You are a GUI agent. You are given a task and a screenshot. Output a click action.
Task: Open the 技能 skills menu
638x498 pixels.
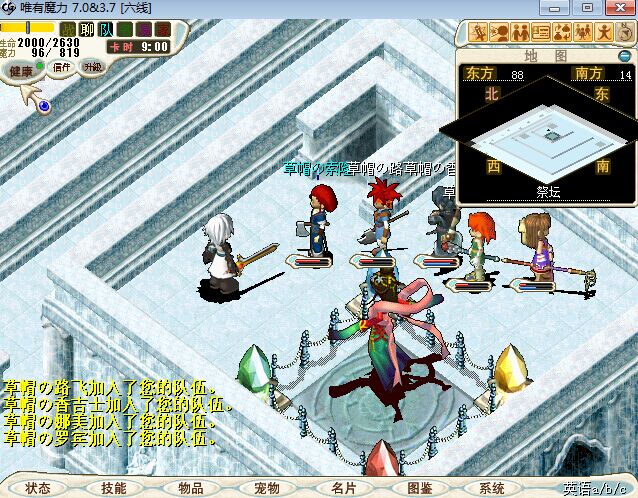pyautogui.click(x=114, y=488)
